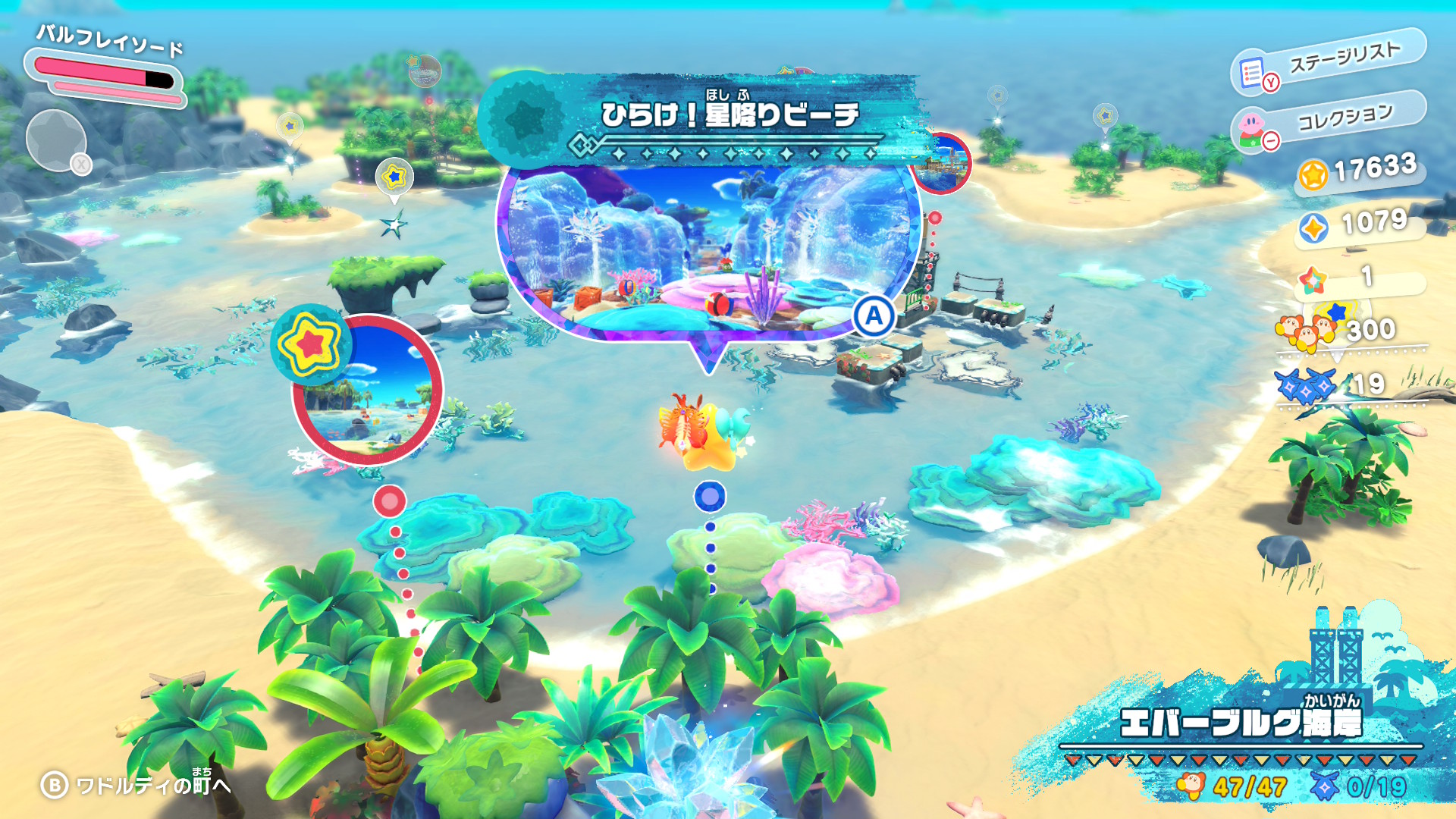Viewport: 1456px width, 819px height.
Task: Choose the large red stage node marker
Action: click(390, 500)
